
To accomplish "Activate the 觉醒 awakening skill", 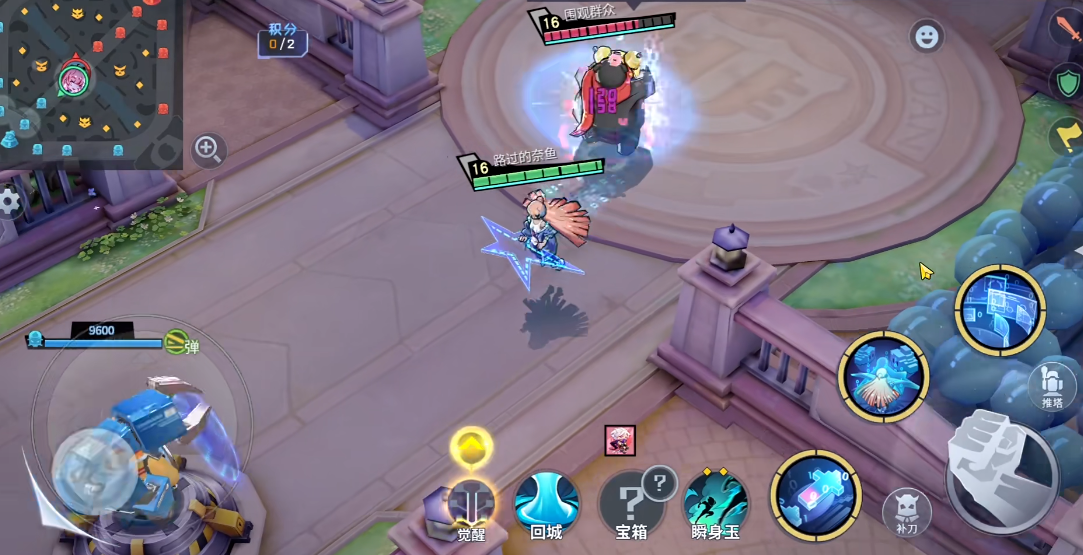I will pos(471,500).
